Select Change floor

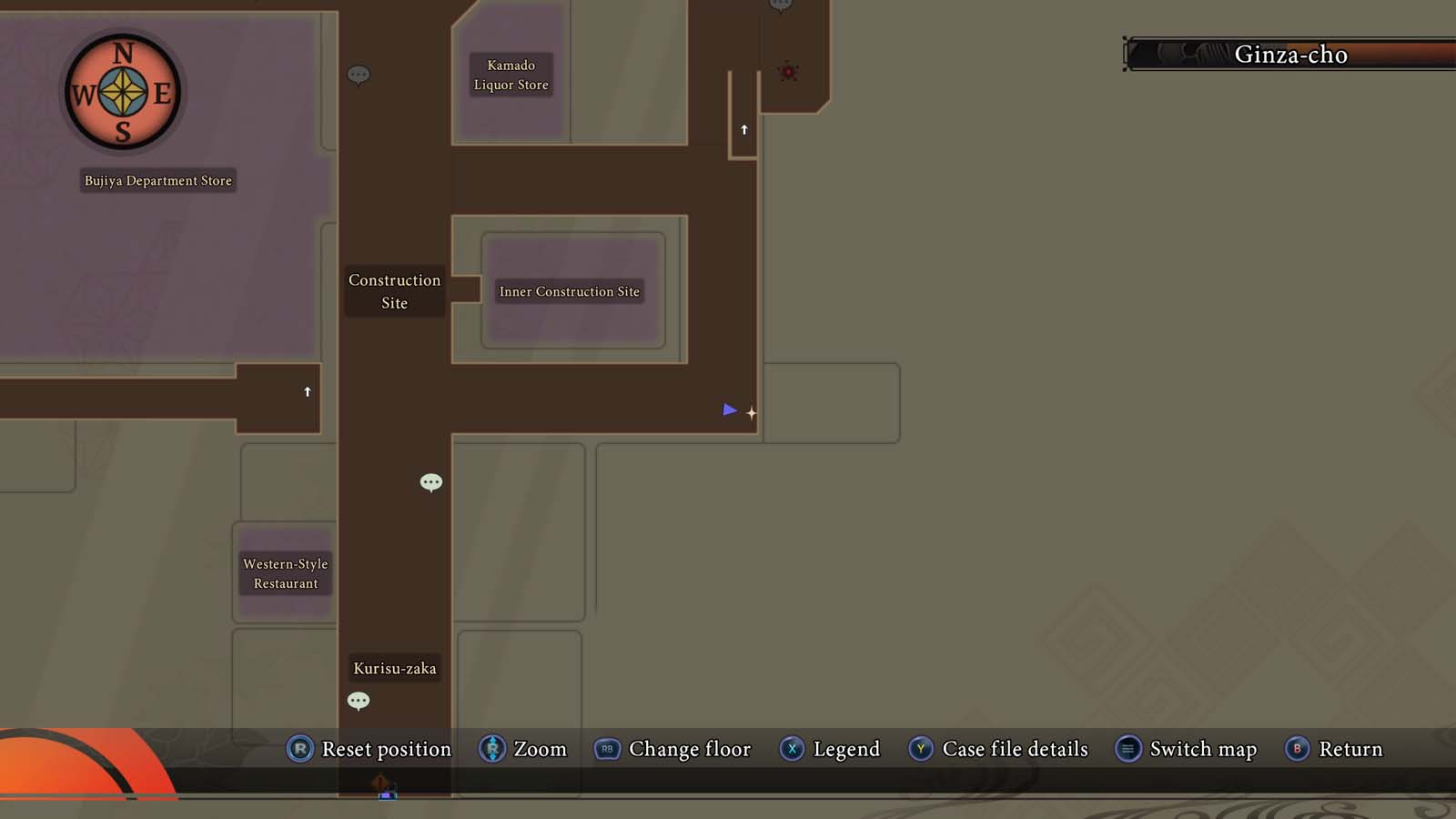[672, 749]
